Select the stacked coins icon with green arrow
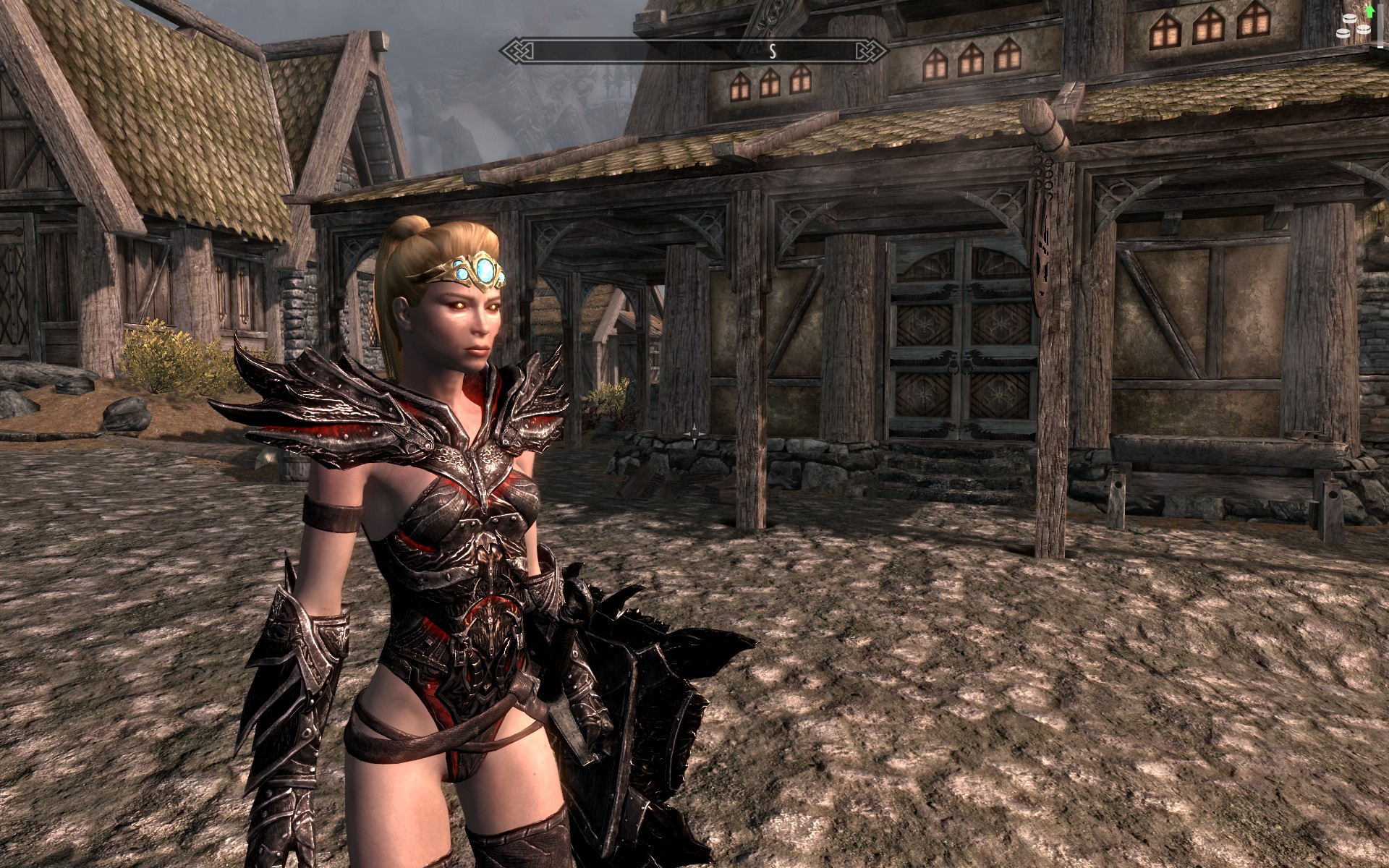 tap(1355, 27)
